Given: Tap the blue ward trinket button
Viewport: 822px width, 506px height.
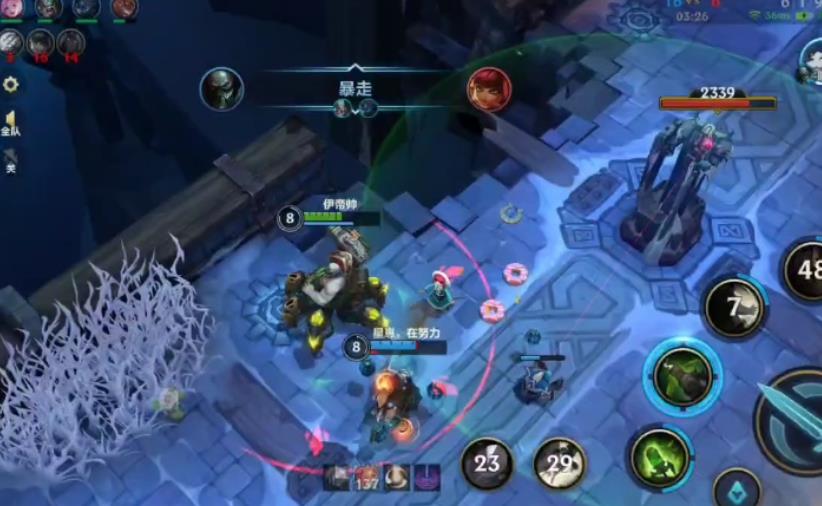Looking at the screenshot, I should coord(737,490).
